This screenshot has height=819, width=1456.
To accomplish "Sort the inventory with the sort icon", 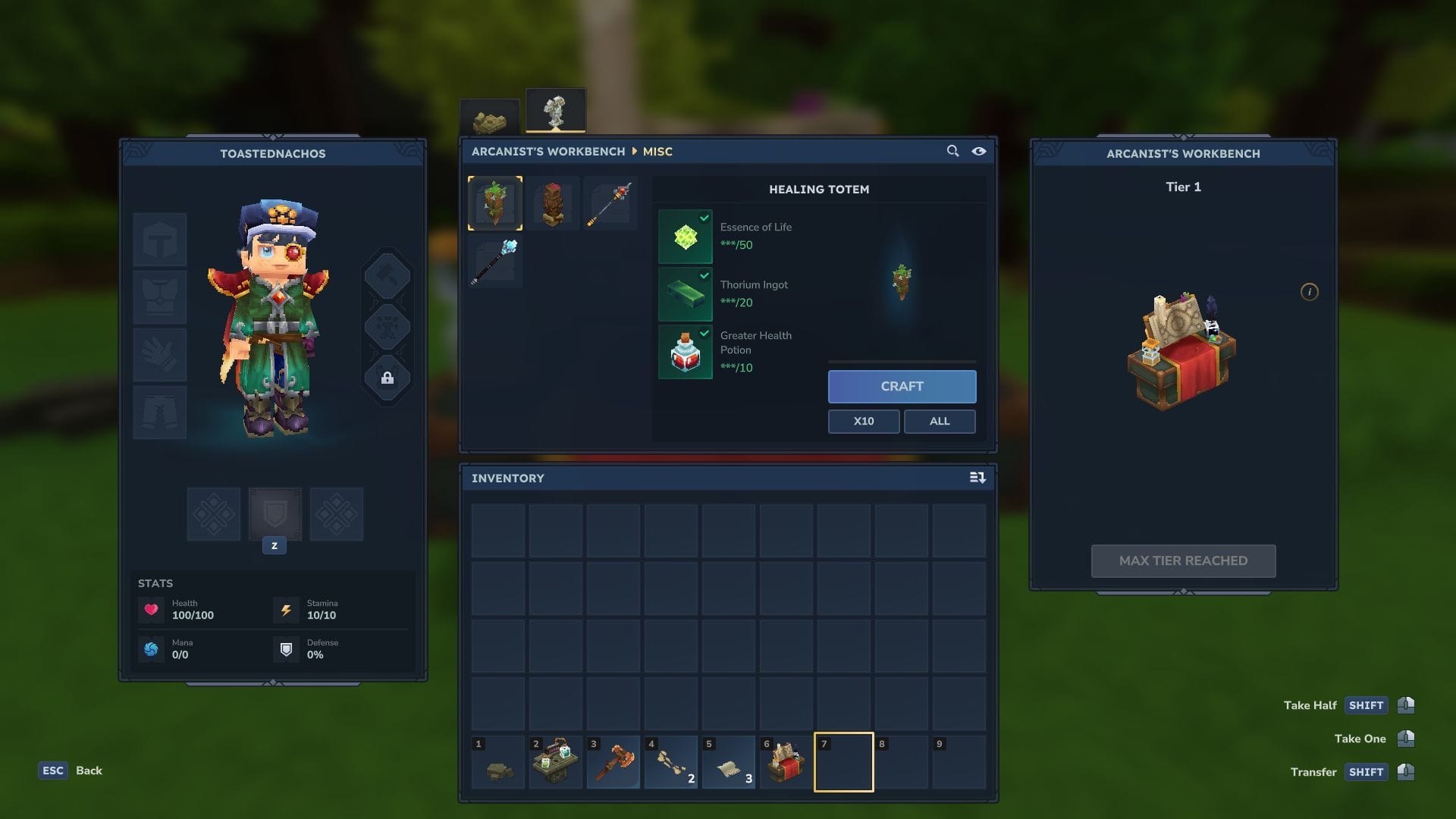I will tap(977, 478).
